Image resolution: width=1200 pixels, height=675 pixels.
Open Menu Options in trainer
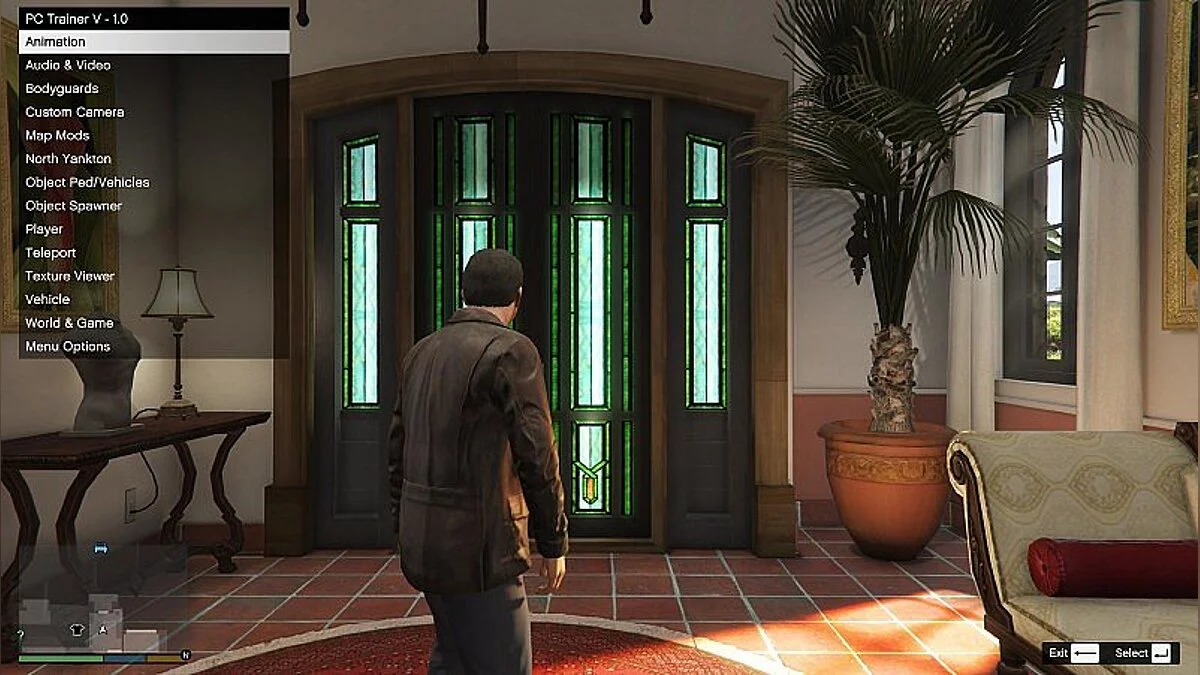point(68,346)
